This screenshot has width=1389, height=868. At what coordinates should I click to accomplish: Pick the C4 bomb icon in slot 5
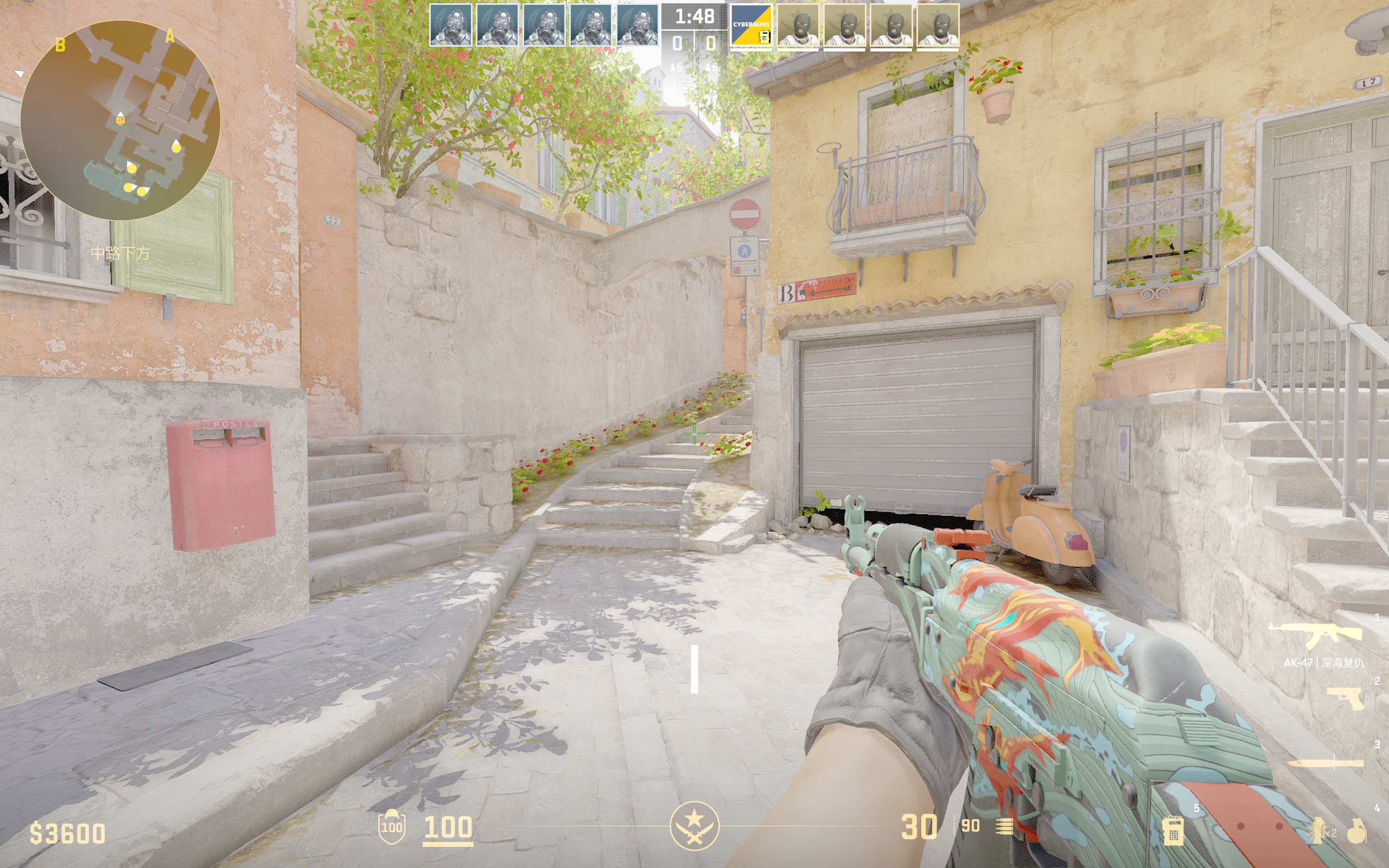click(x=1173, y=830)
